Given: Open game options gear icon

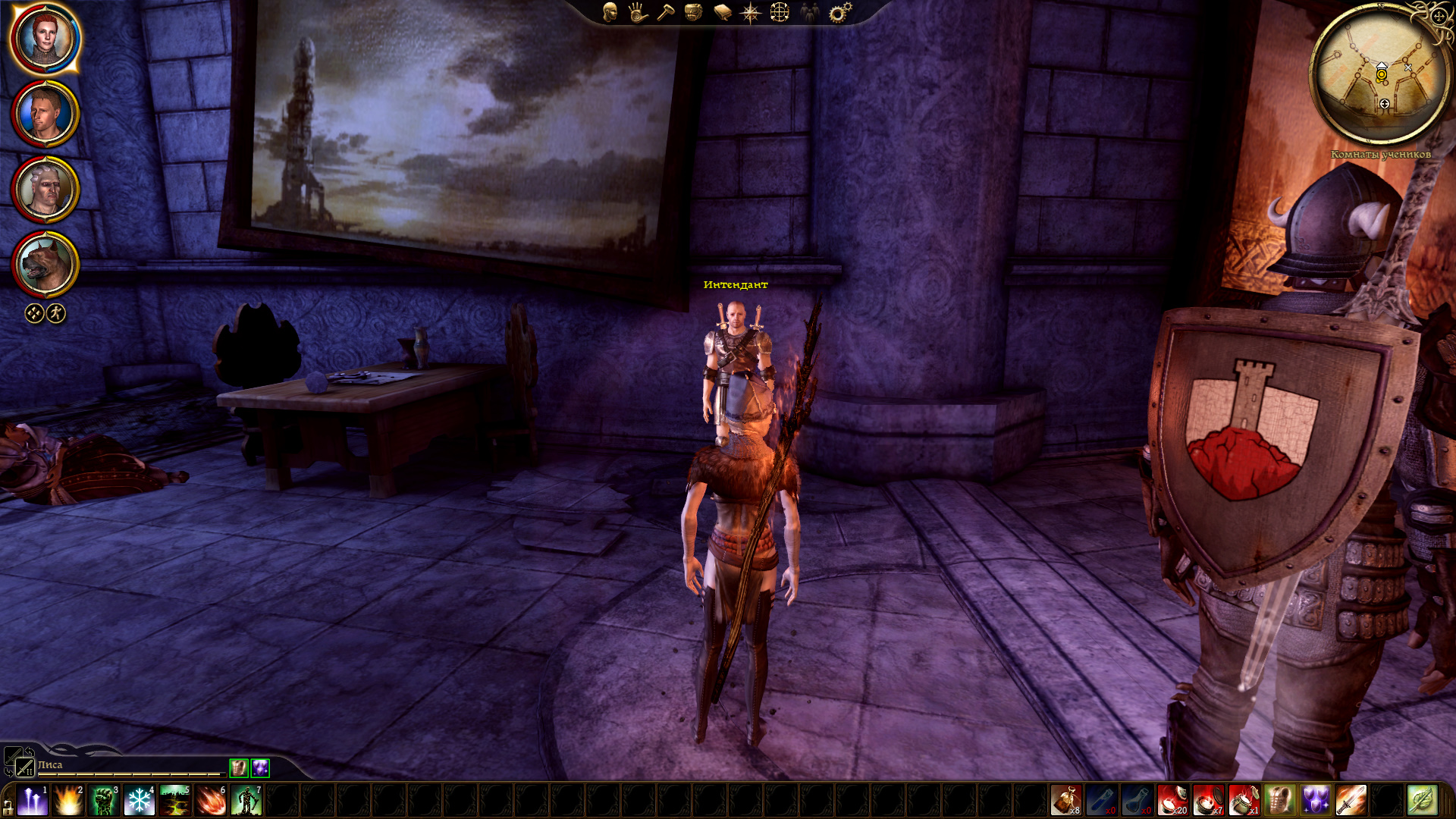Looking at the screenshot, I should (x=839, y=12).
